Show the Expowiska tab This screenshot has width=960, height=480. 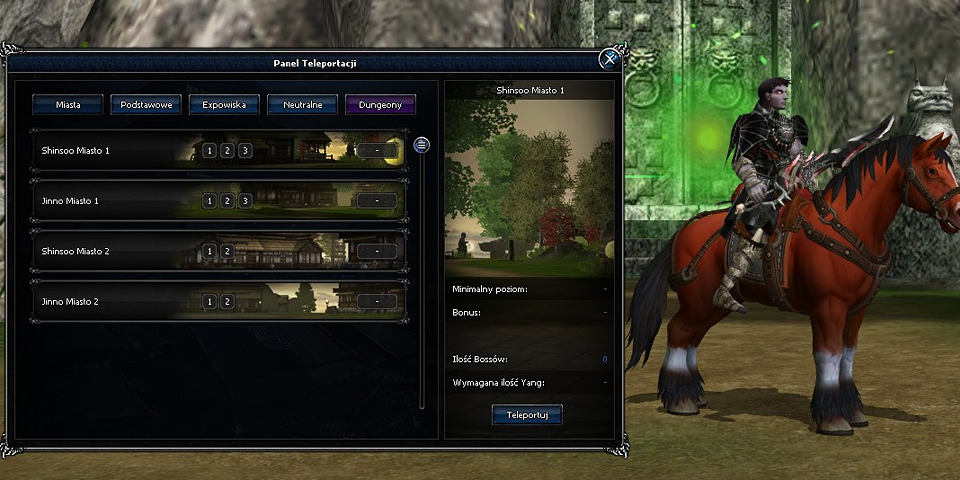pyautogui.click(x=224, y=104)
